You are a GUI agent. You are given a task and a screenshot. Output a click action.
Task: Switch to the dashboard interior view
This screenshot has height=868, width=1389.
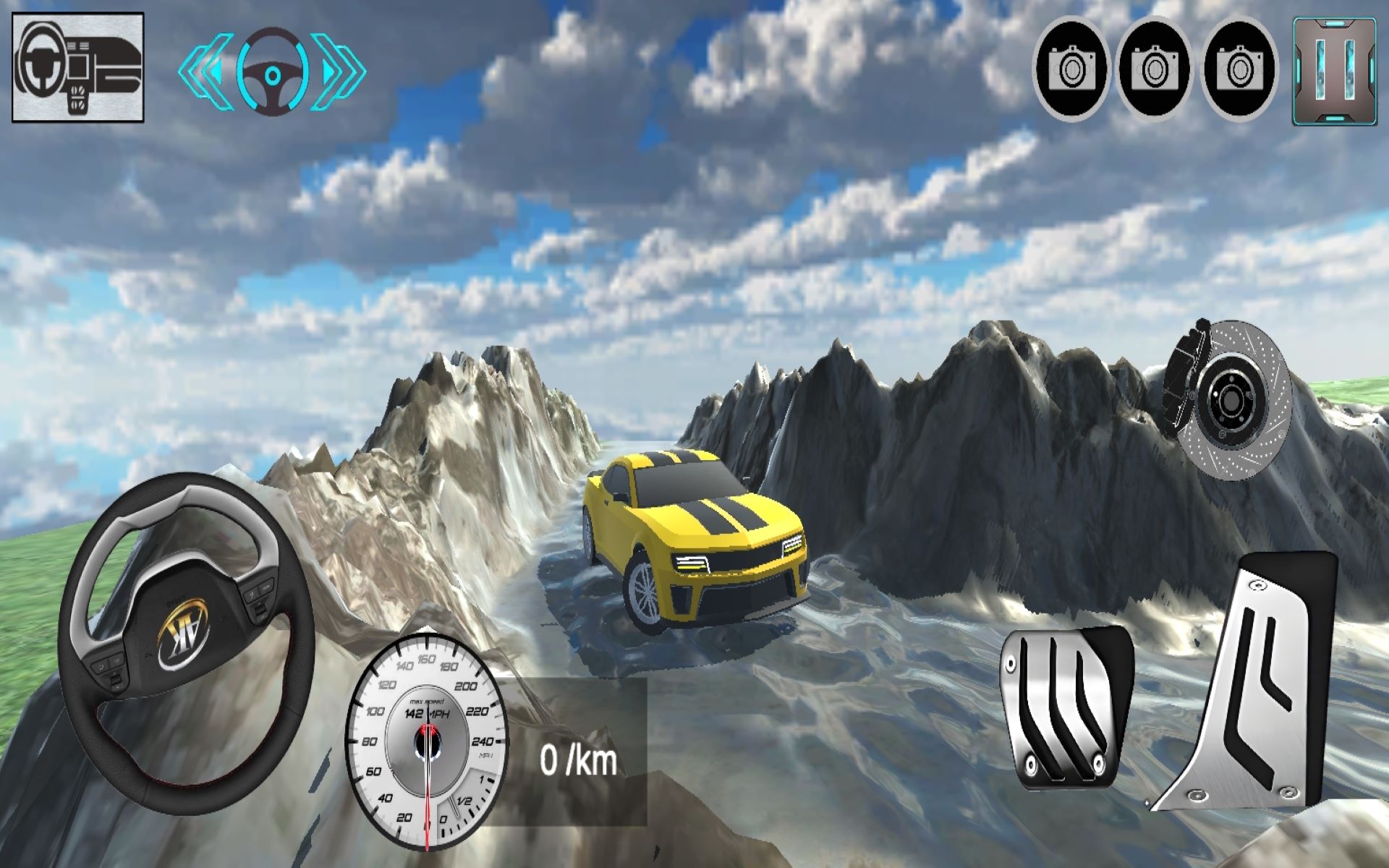pyautogui.click(x=78, y=67)
